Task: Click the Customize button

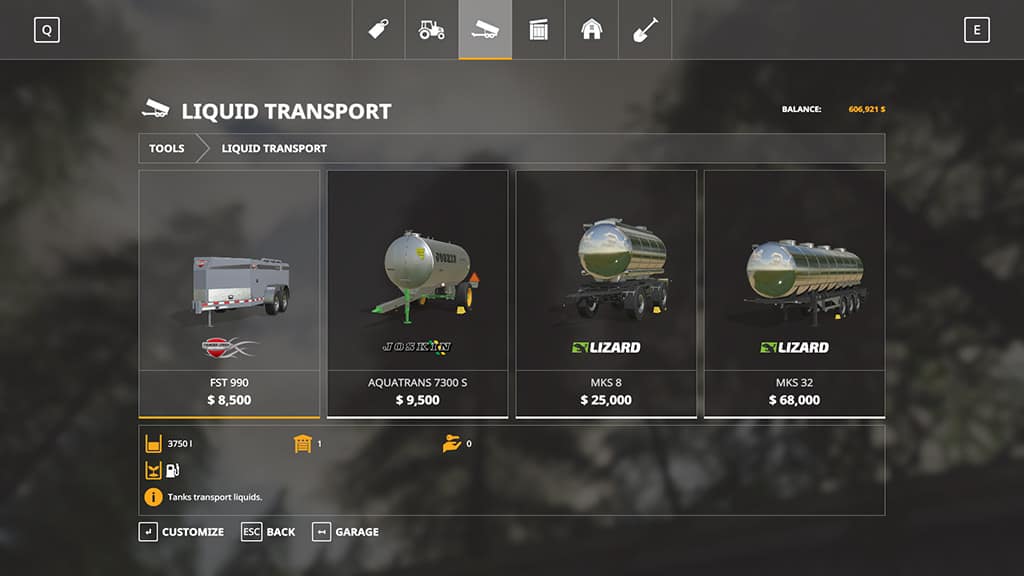Action: pos(182,532)
